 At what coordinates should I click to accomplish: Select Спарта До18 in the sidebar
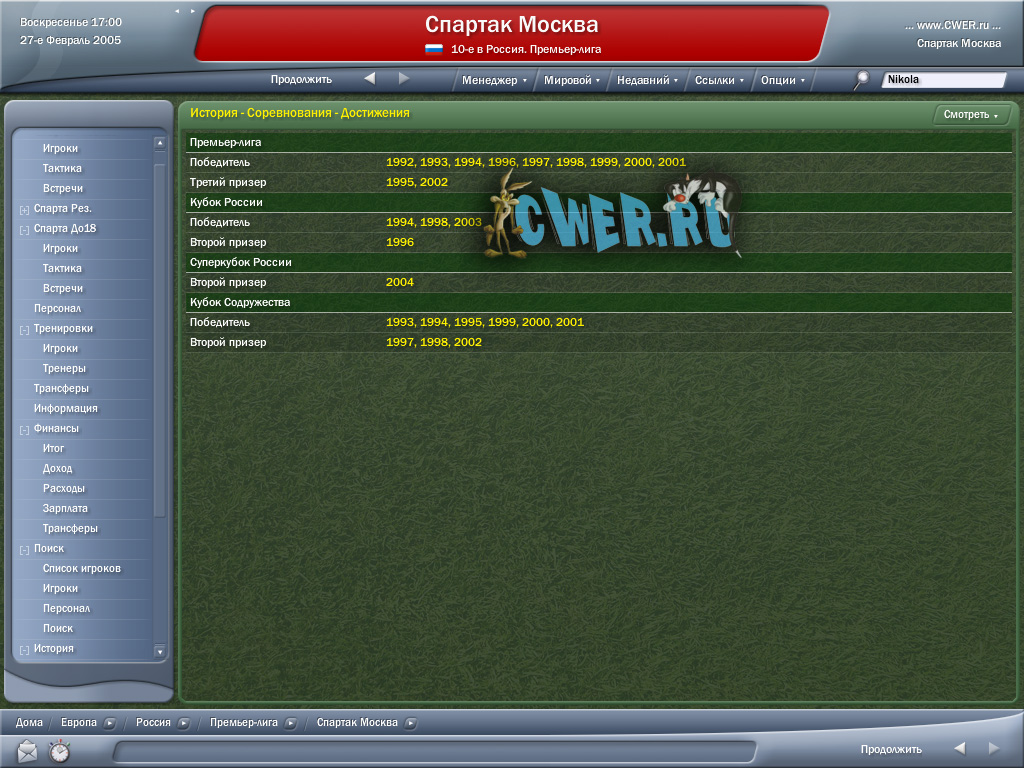tap(65, 228)
